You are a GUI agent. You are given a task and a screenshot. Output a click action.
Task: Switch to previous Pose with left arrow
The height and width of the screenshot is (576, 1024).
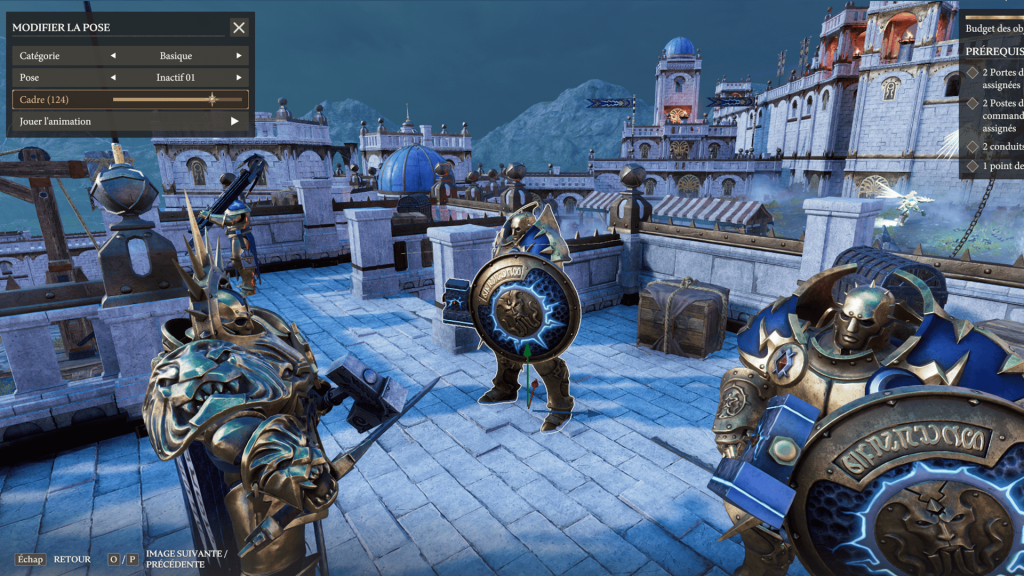(x=113, y=78)
